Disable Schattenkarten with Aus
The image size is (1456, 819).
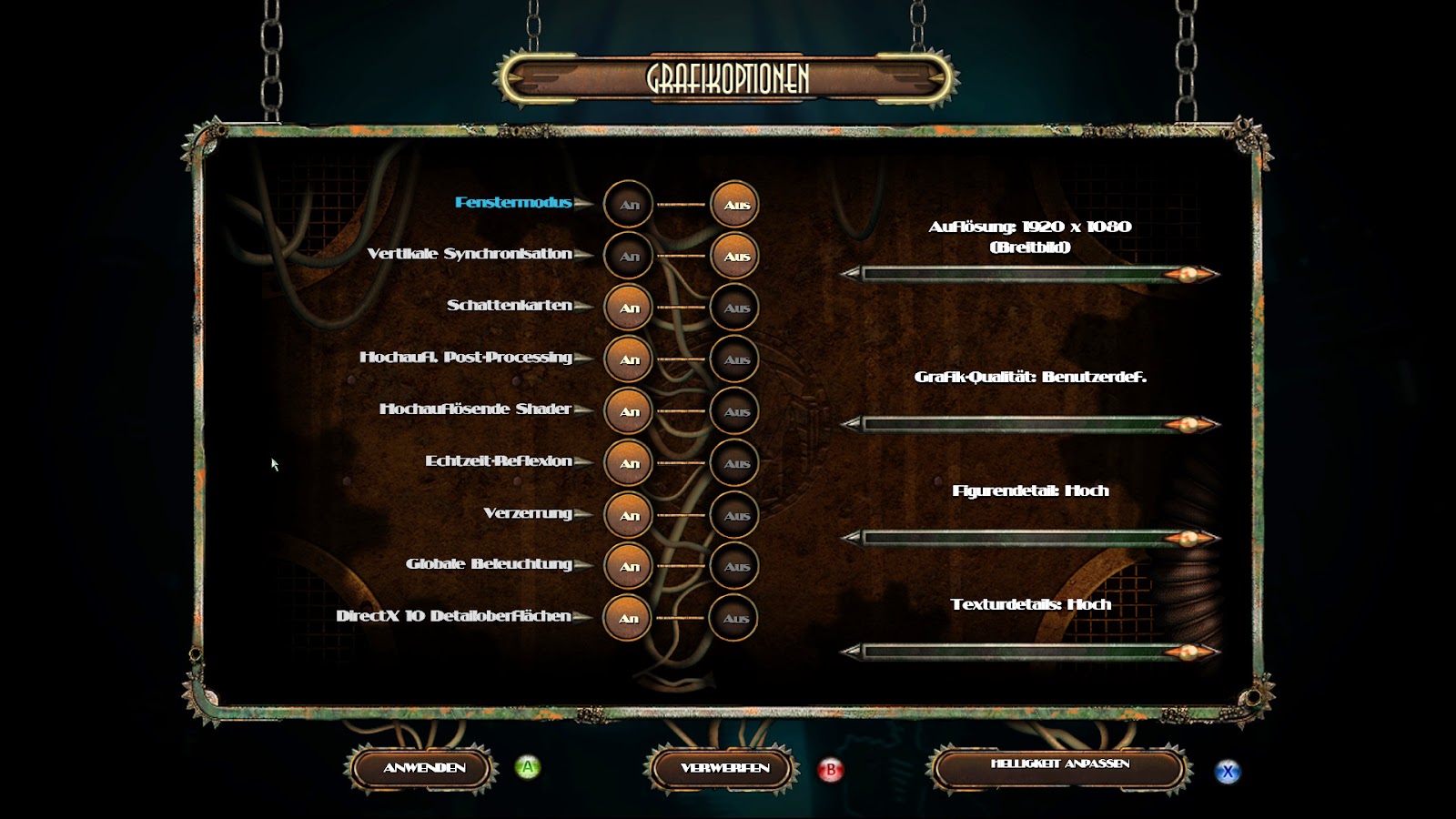[733, 308]
